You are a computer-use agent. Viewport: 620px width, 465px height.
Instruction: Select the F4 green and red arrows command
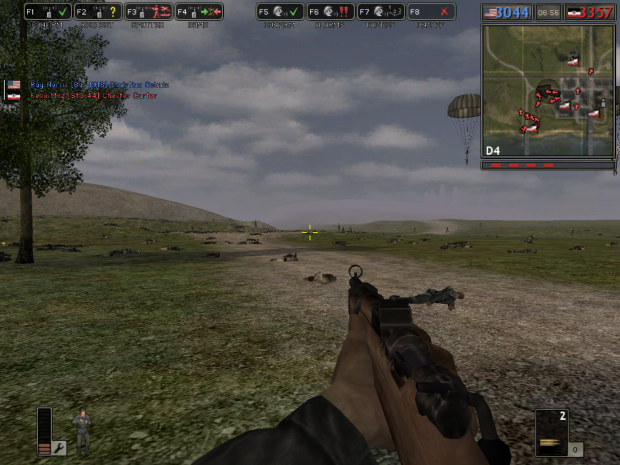[199, 12]
